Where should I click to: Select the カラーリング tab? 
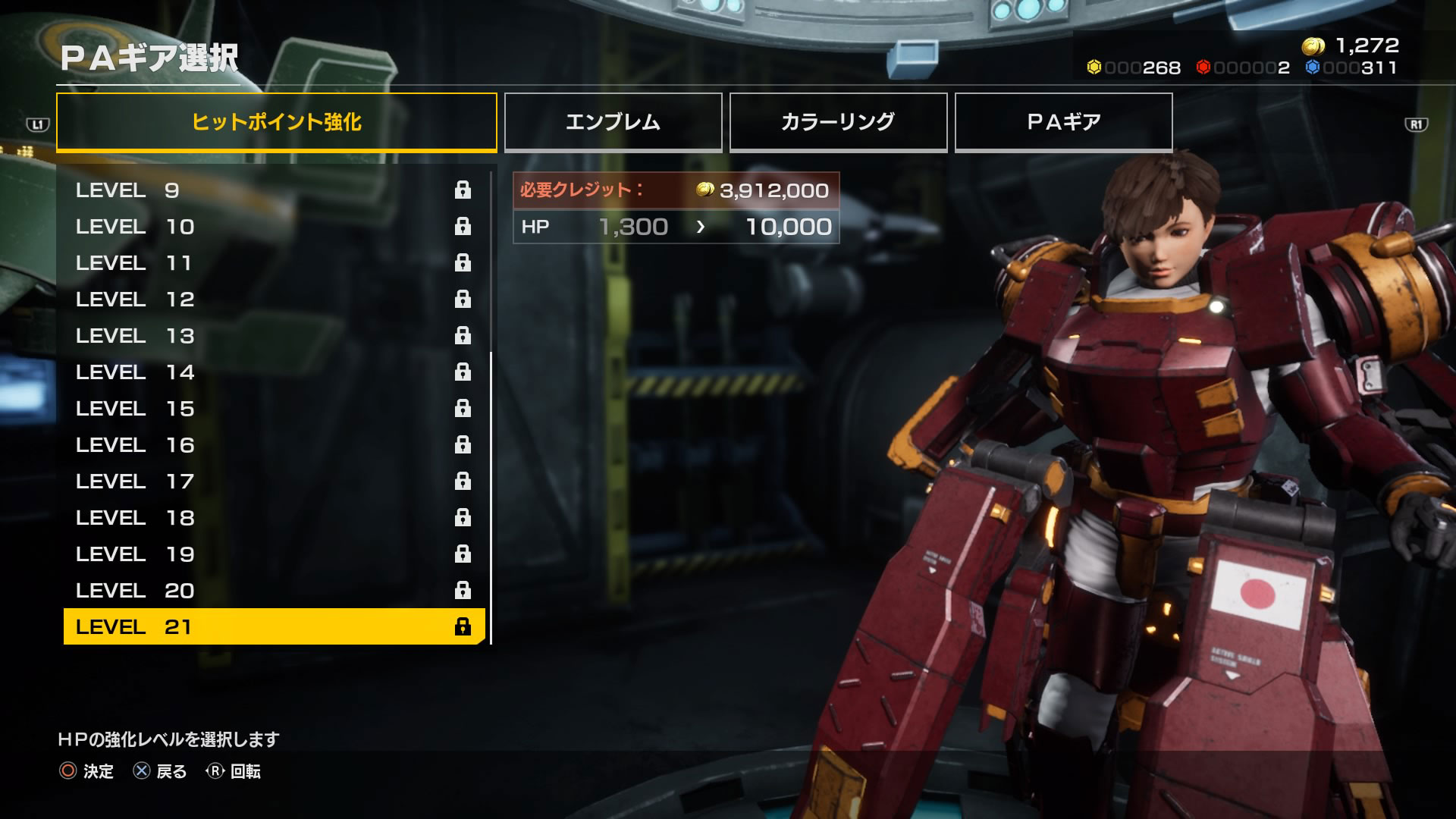coord(838,122)
